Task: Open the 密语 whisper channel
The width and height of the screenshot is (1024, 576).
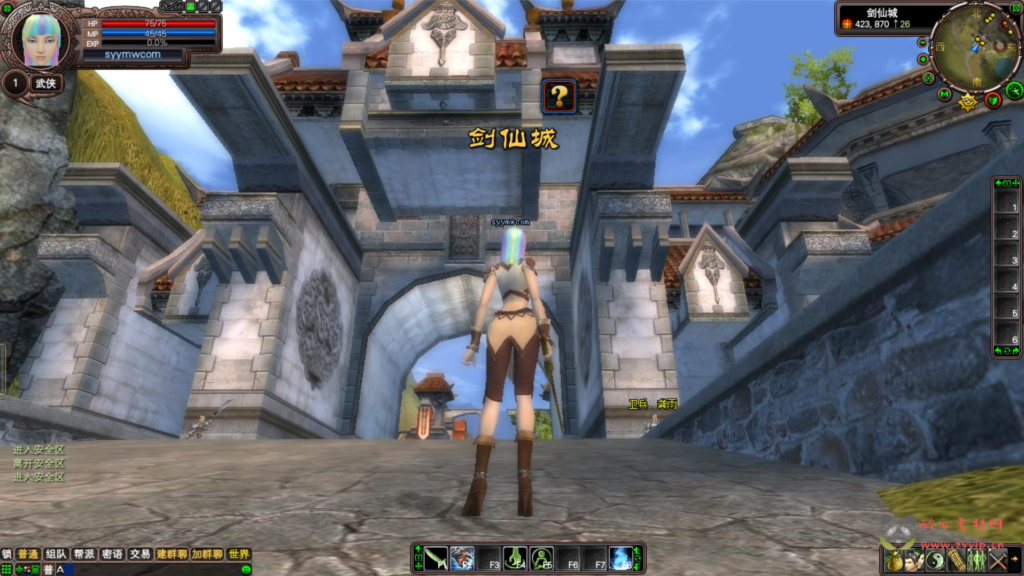Action: click(x=112, y=554)
